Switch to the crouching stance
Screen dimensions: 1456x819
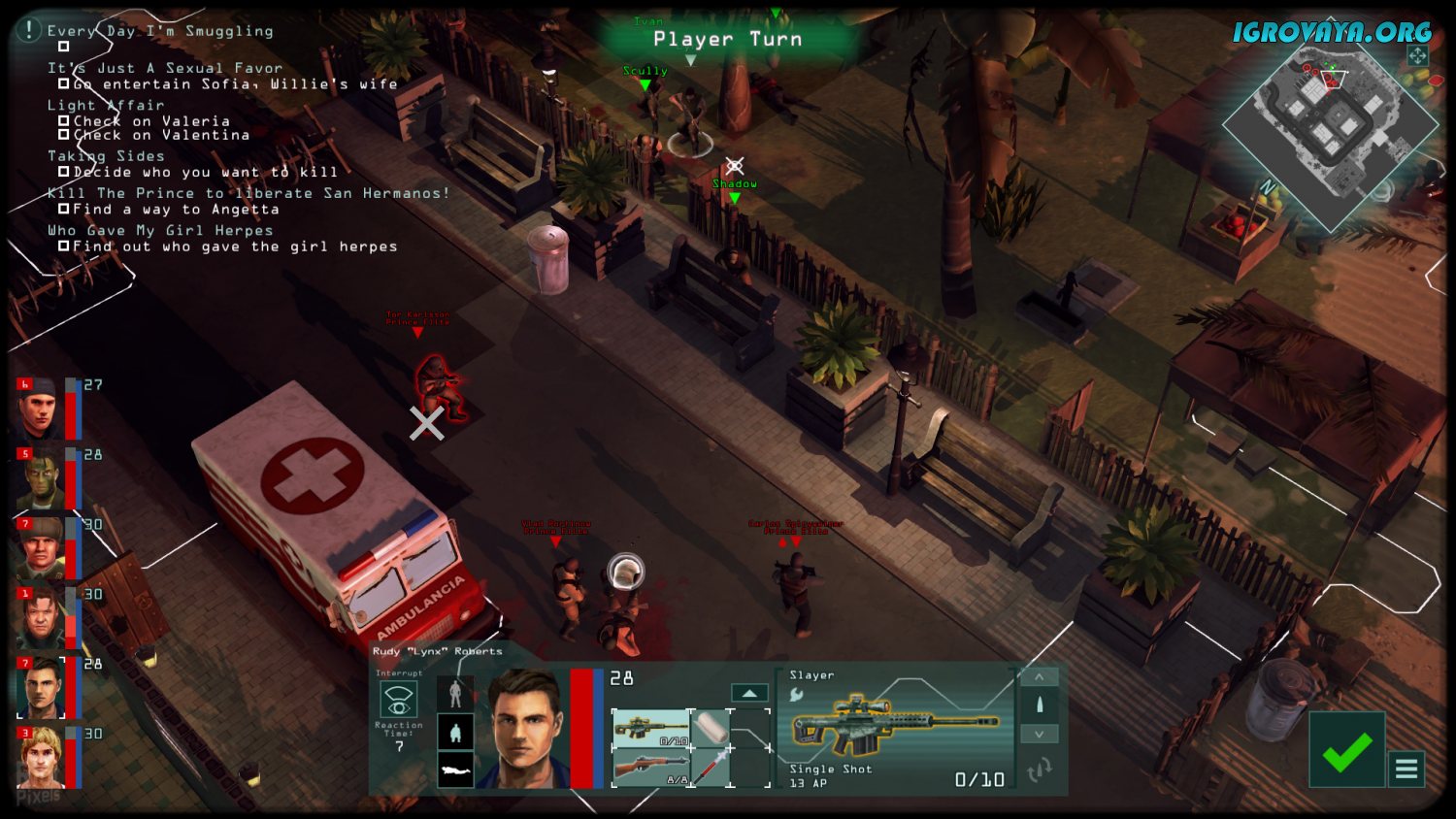click(455, 732)
